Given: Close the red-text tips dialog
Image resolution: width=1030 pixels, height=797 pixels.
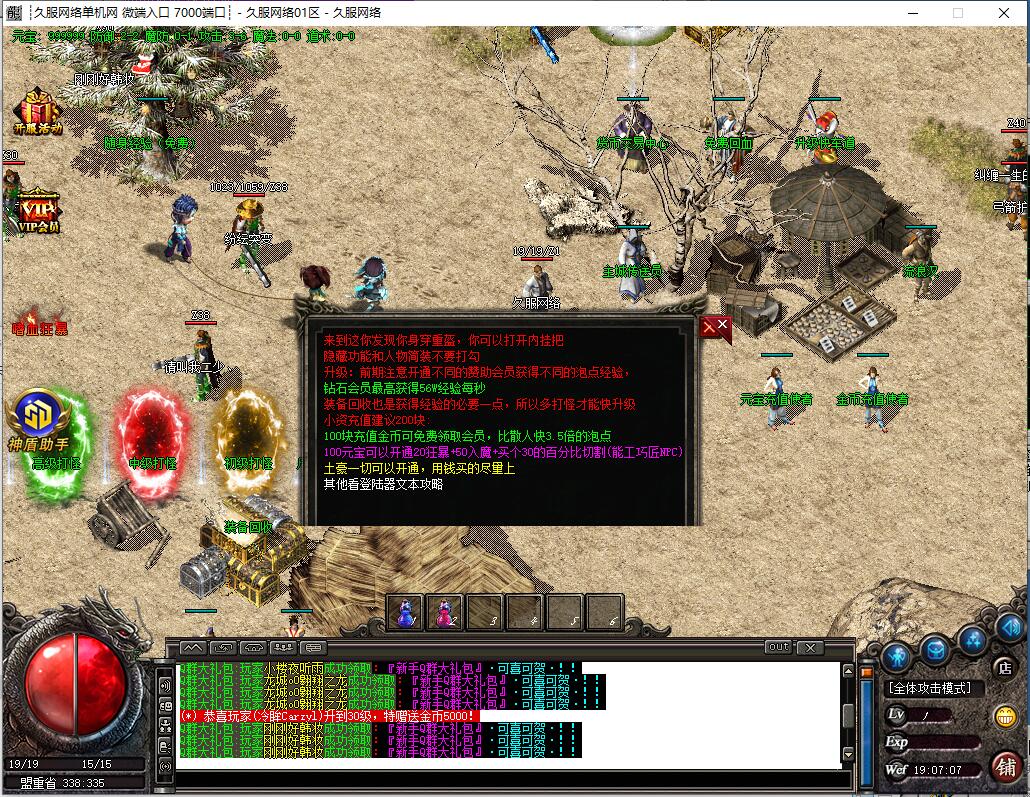Looking at the screenshot, I should click(x=716, y=327).
